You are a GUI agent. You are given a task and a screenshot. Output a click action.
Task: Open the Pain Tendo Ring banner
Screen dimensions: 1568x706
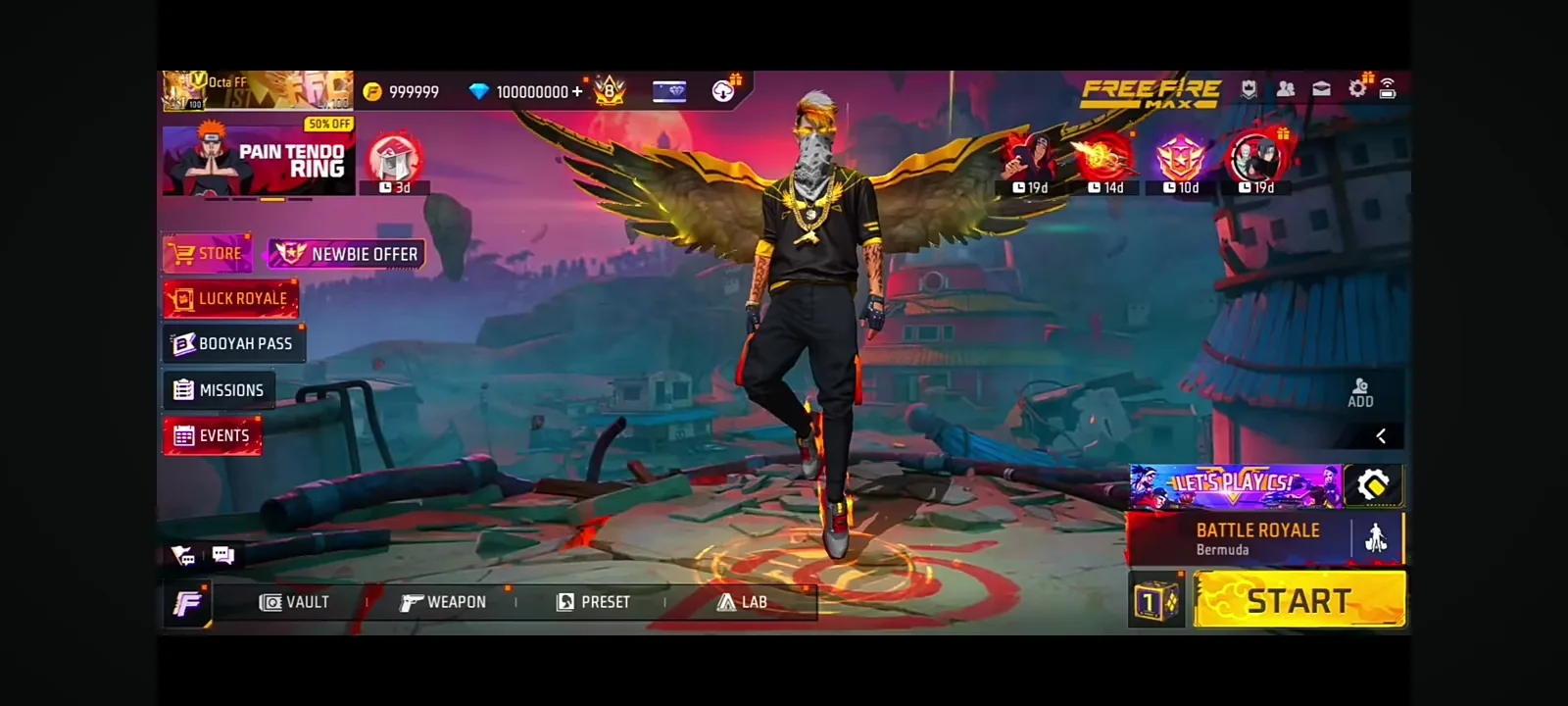(x=258, y=160)
